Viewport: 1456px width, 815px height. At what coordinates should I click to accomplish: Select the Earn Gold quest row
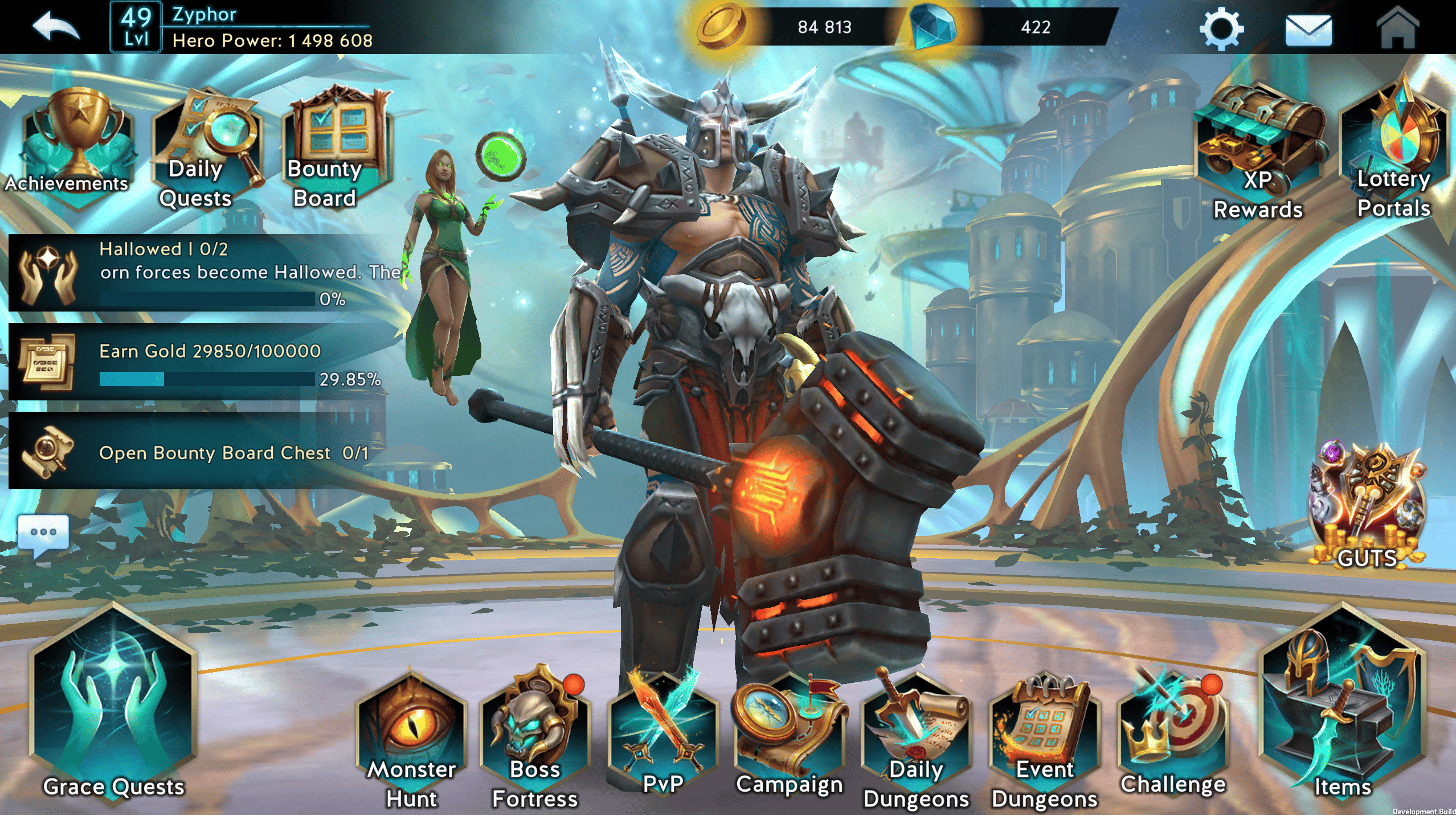click(205, 363)
